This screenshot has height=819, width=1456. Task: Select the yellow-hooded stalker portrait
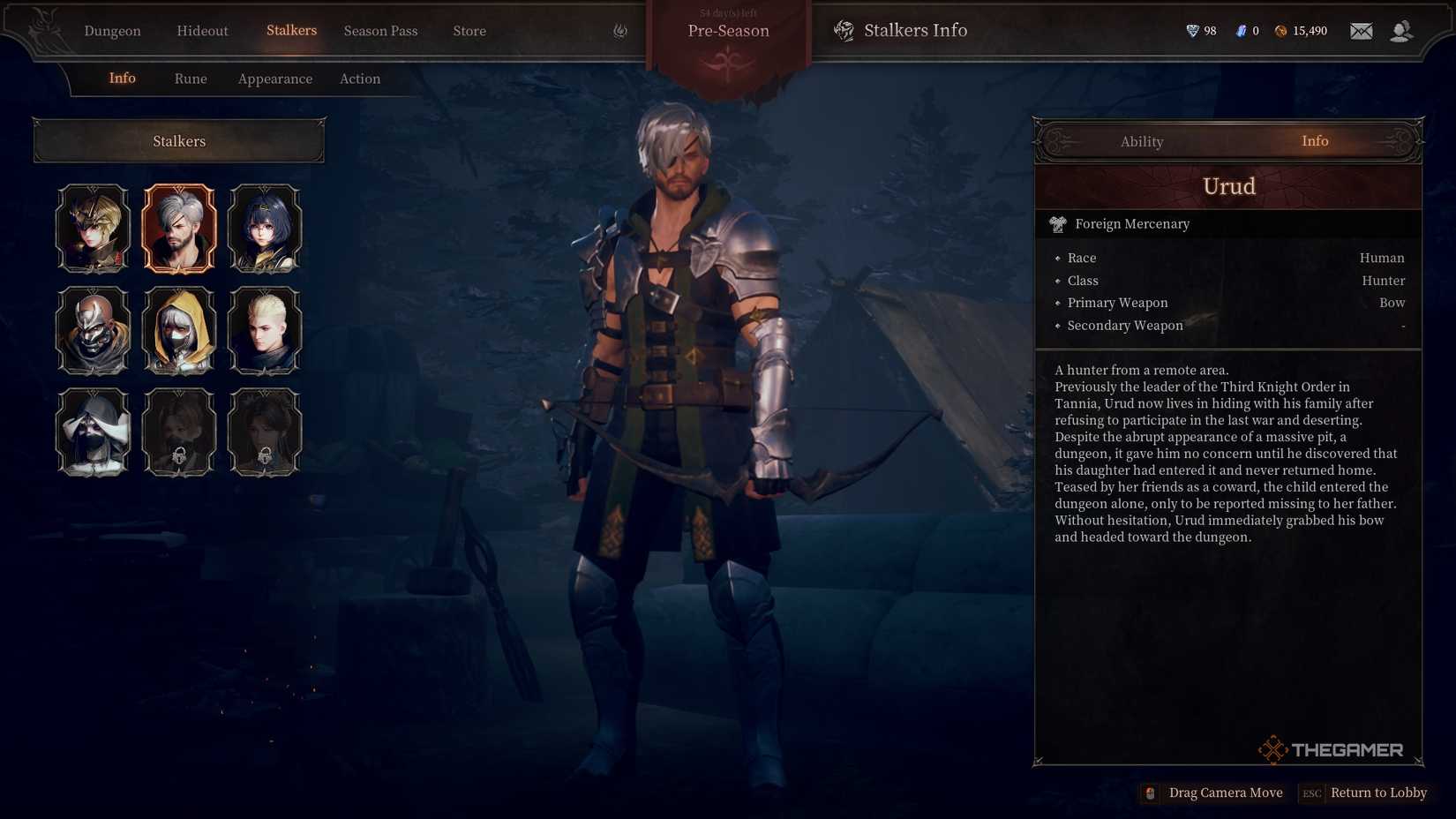click(x=179, y=330)
